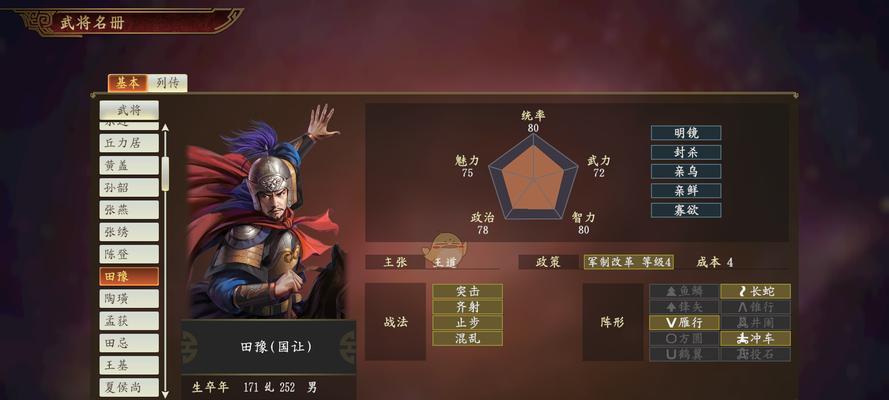
Task: Pick officer 孙韶 from the list
Action: coord(129,187)
